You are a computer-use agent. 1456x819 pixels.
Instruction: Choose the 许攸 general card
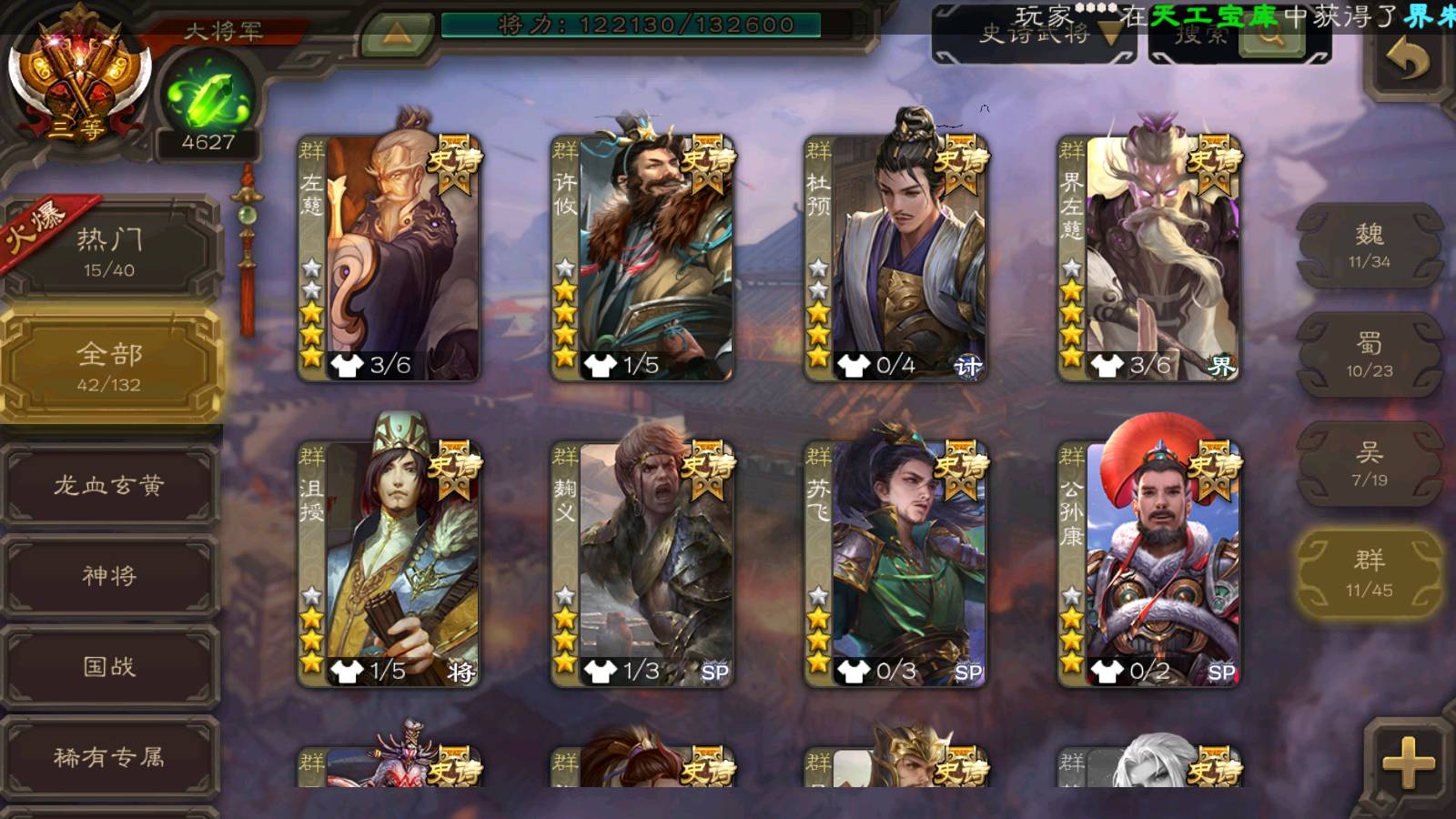642,258
